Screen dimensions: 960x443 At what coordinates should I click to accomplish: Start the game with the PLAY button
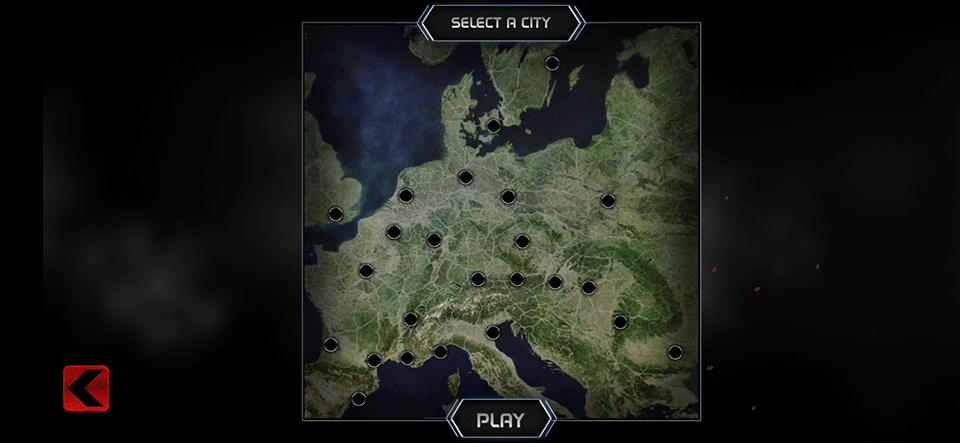(x=500, y=419)
